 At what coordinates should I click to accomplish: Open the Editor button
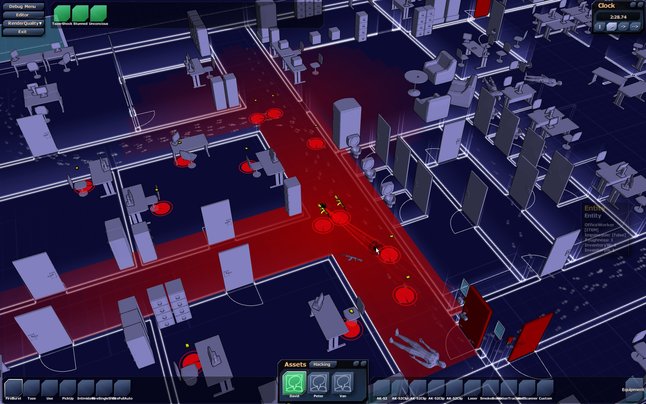(x=21, y=15)
